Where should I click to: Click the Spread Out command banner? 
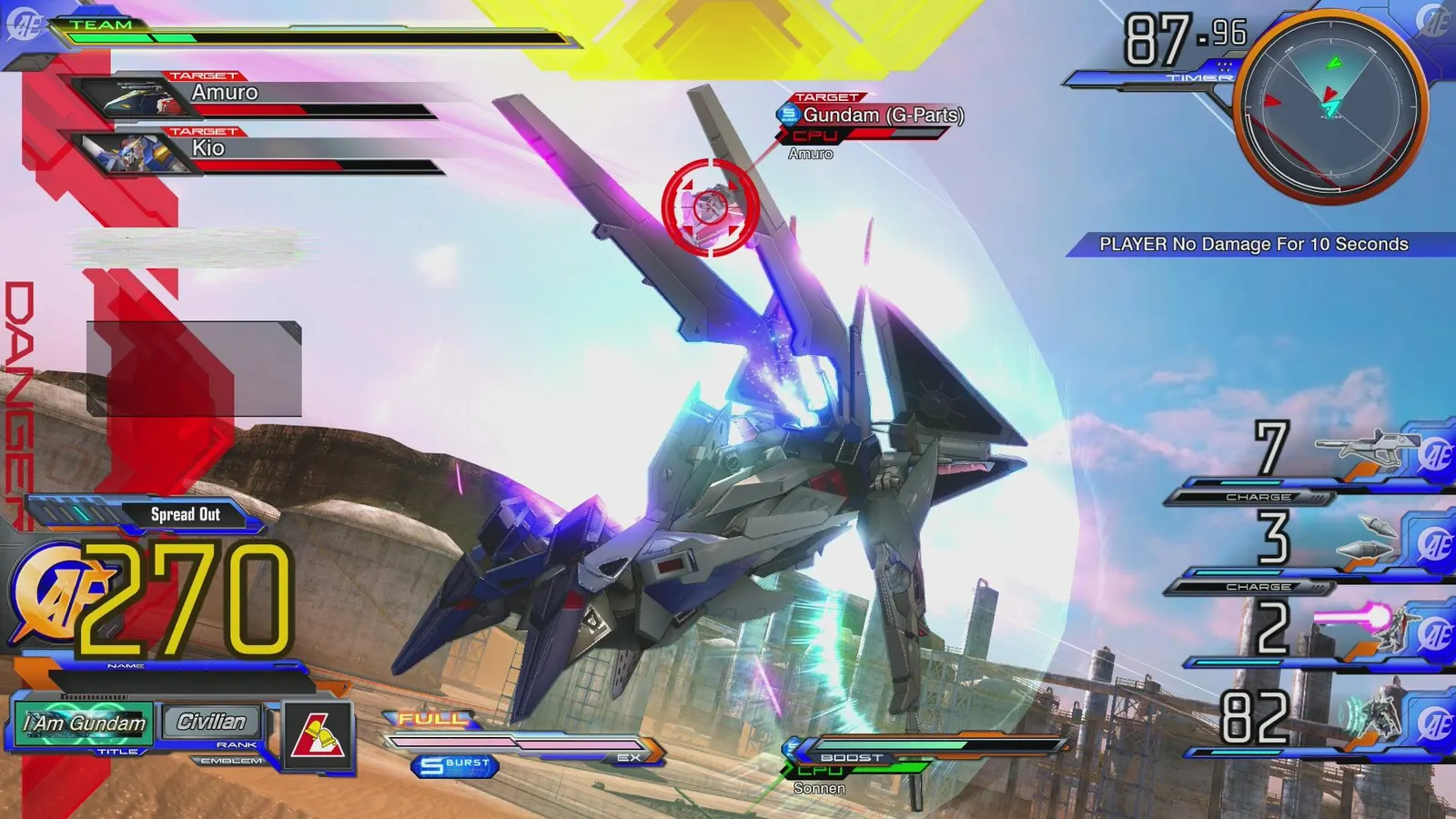pos(186,513)
